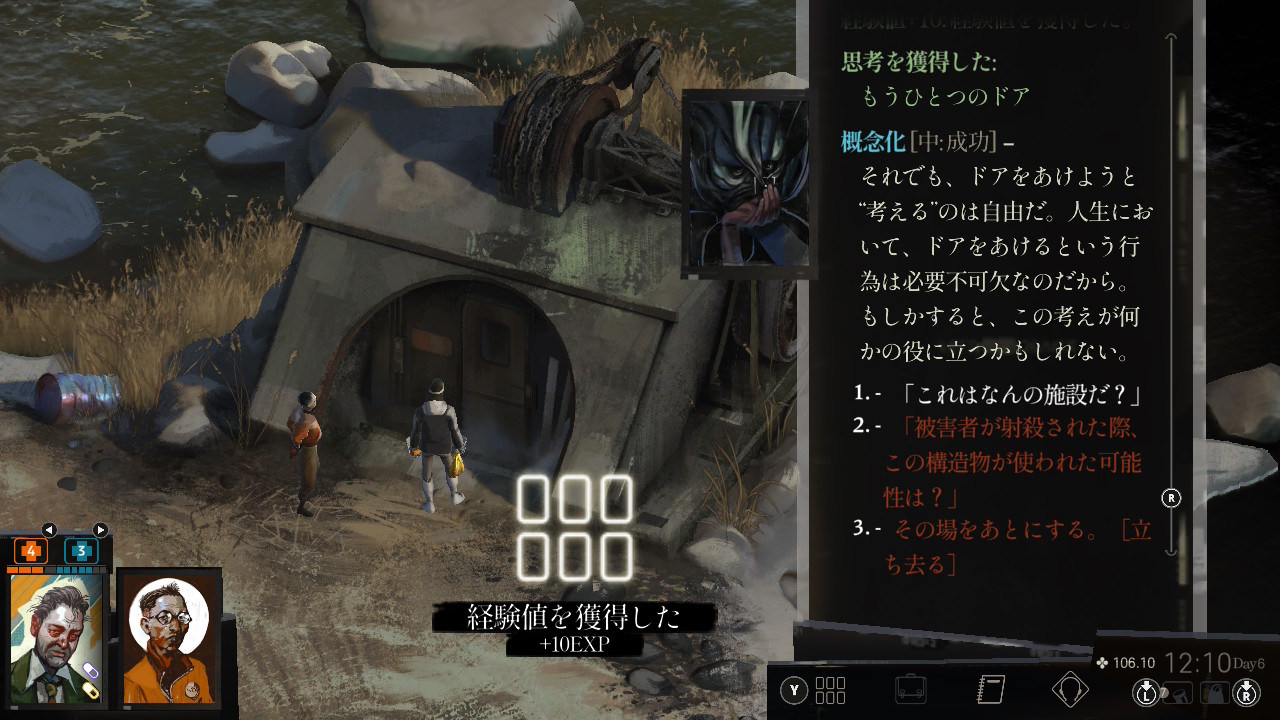Open the six-square grid menu in bottom bar
1280x720 pixels.
click(830, 690)
